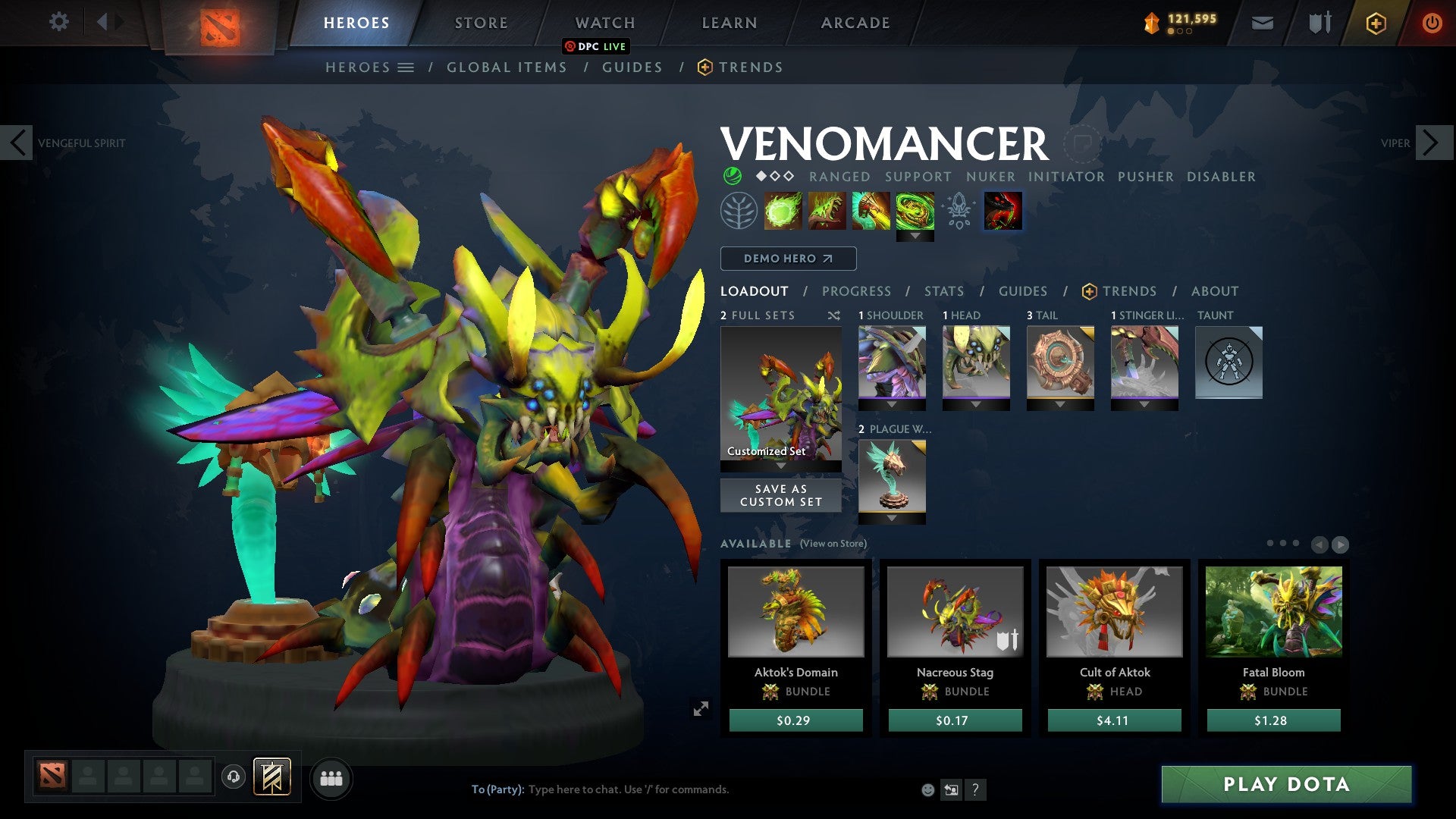Open the Stats tab for Venomancer
Image resolution: width=1456 pixels, height=819 pixels.
coord(943,291)
